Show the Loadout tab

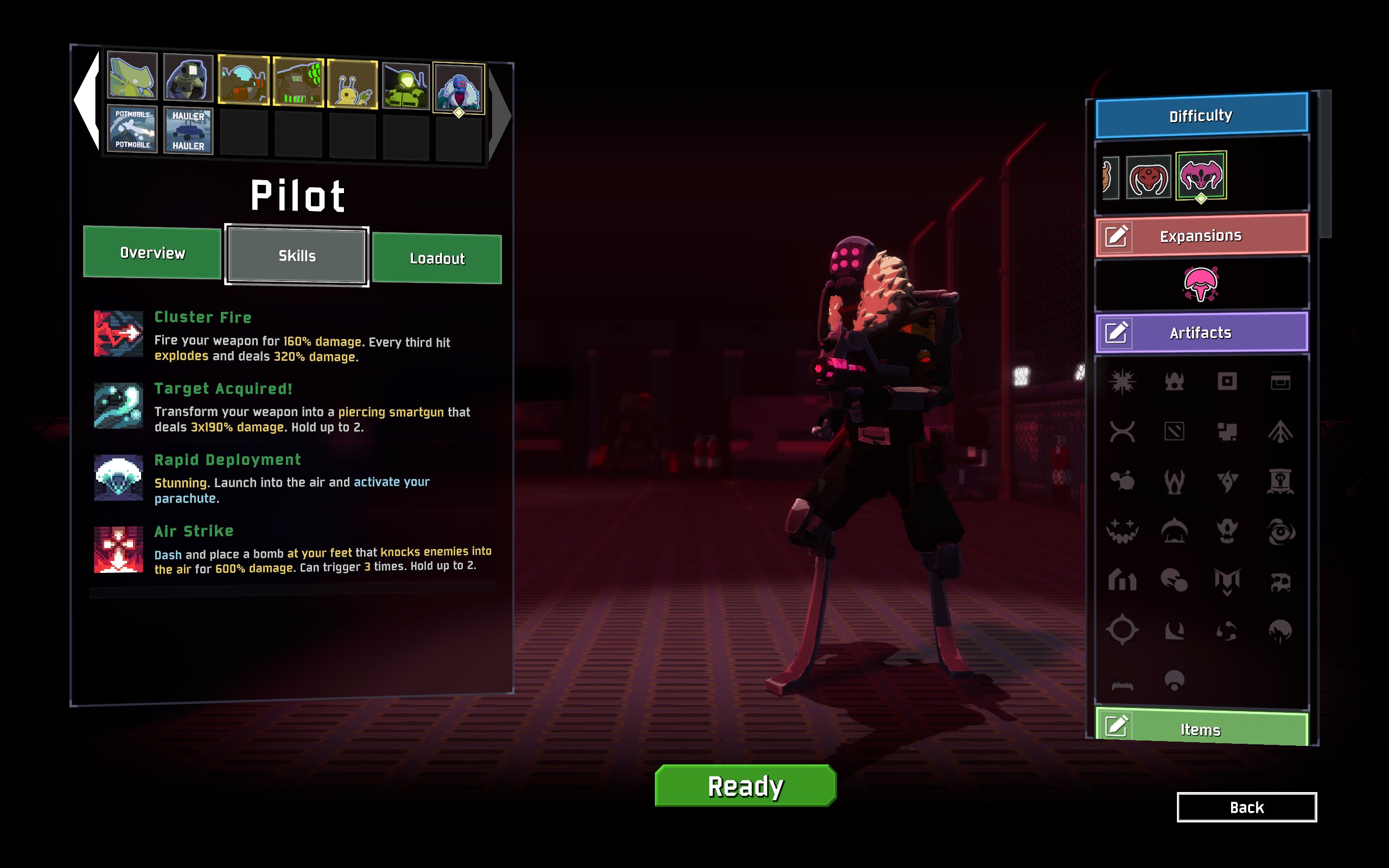[437, 258]
